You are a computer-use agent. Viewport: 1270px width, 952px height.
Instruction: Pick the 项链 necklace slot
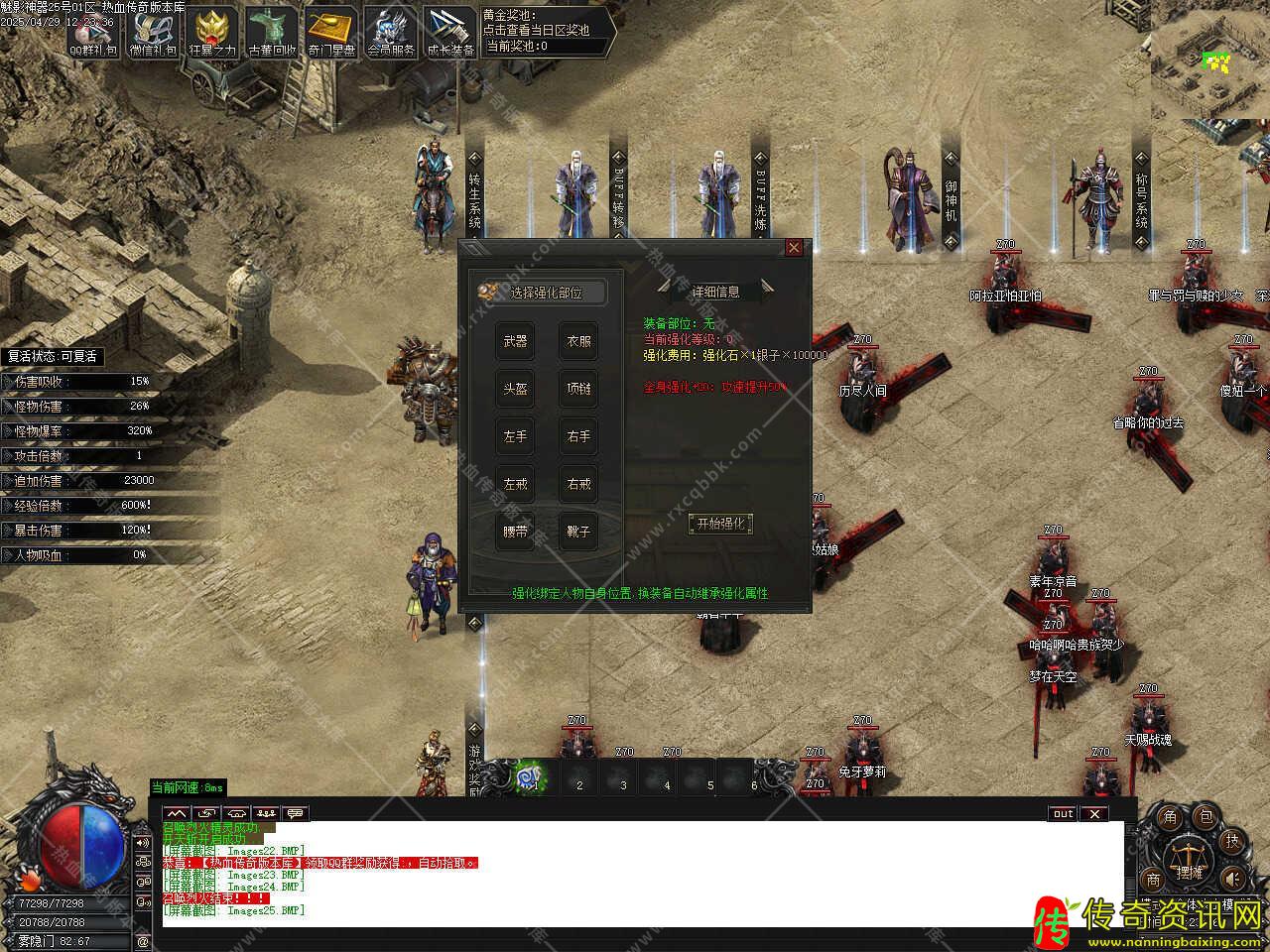pyautogui.click(x=578, y=389)
